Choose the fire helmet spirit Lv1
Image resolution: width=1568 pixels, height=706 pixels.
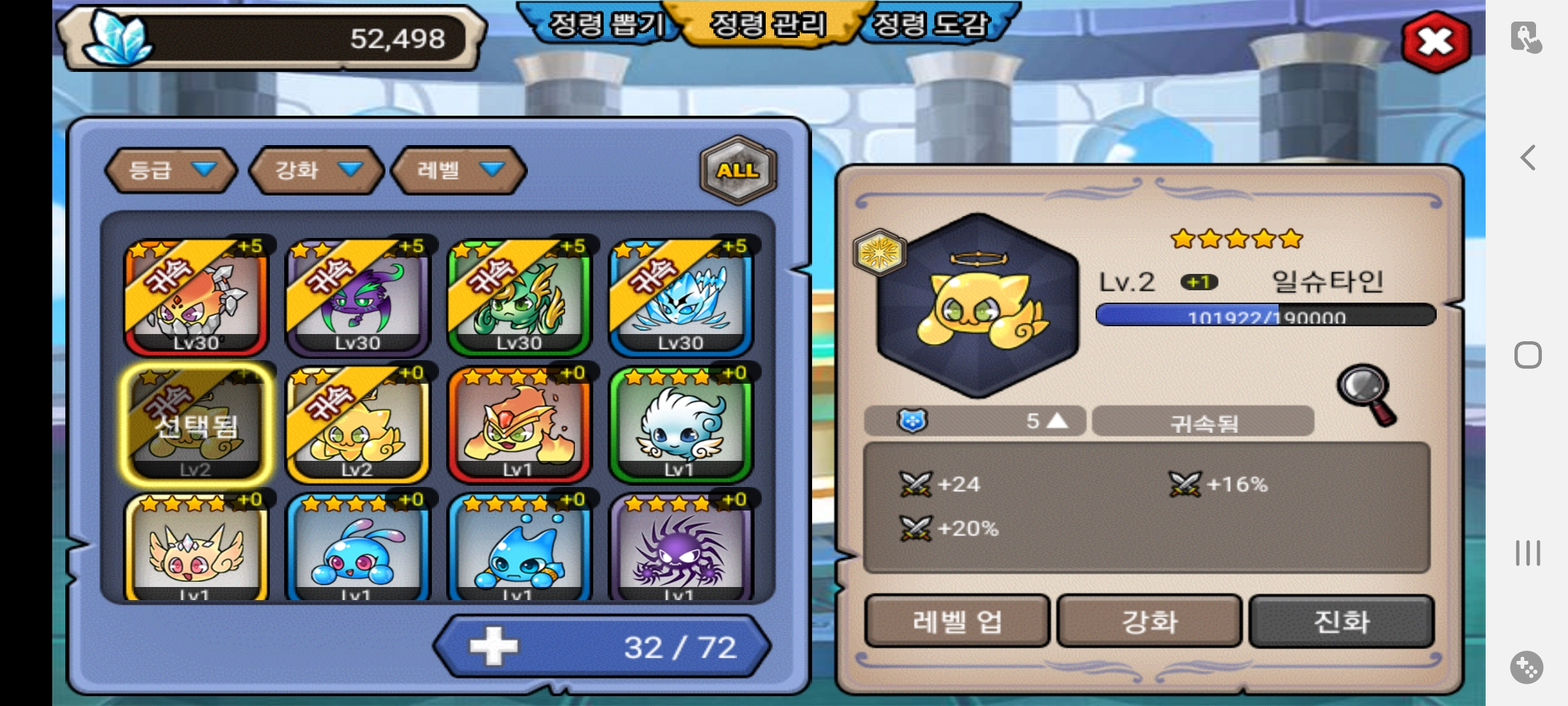[x=519, y=424]
